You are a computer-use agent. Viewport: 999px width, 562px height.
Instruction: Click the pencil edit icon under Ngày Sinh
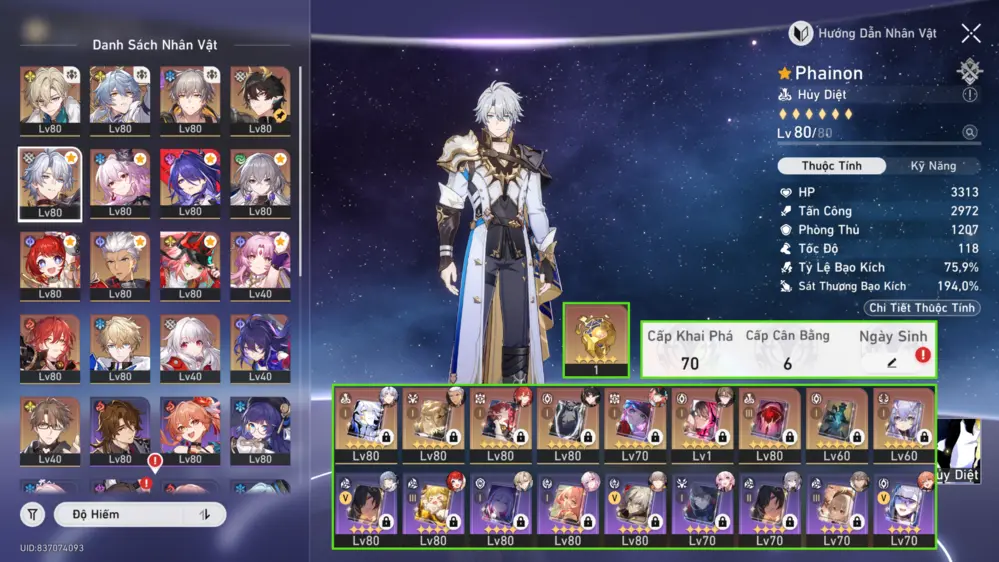[x=892, y=362]
